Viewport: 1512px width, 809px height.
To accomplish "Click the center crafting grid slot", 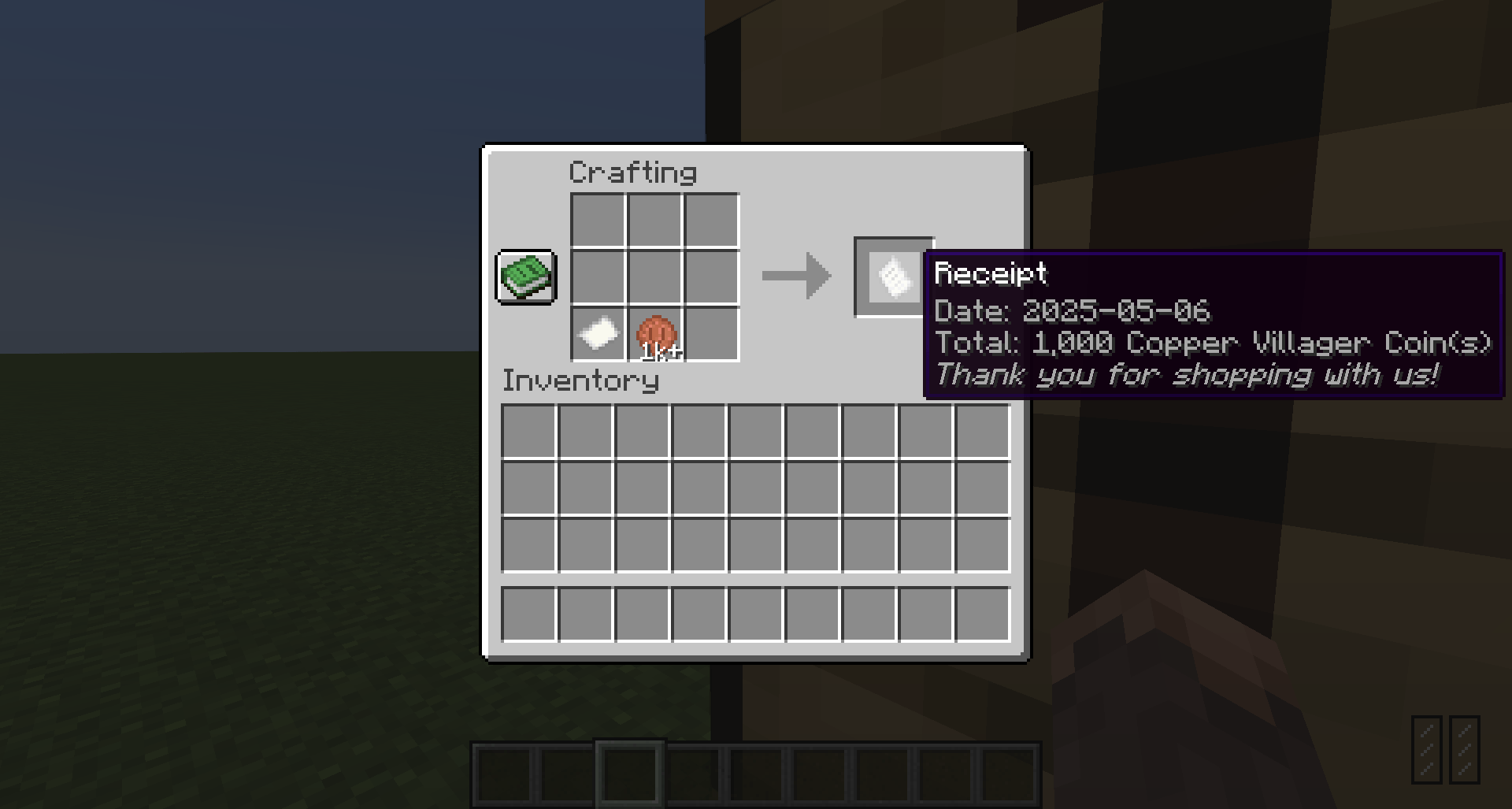I will pos(654,276).
